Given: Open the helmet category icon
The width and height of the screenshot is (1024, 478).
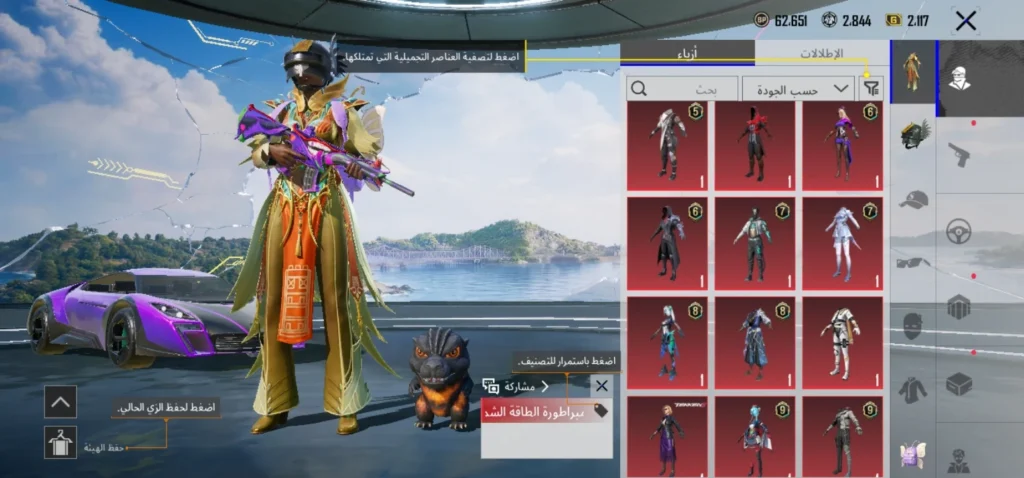Looking at the screenshot, I should [913, 134].
